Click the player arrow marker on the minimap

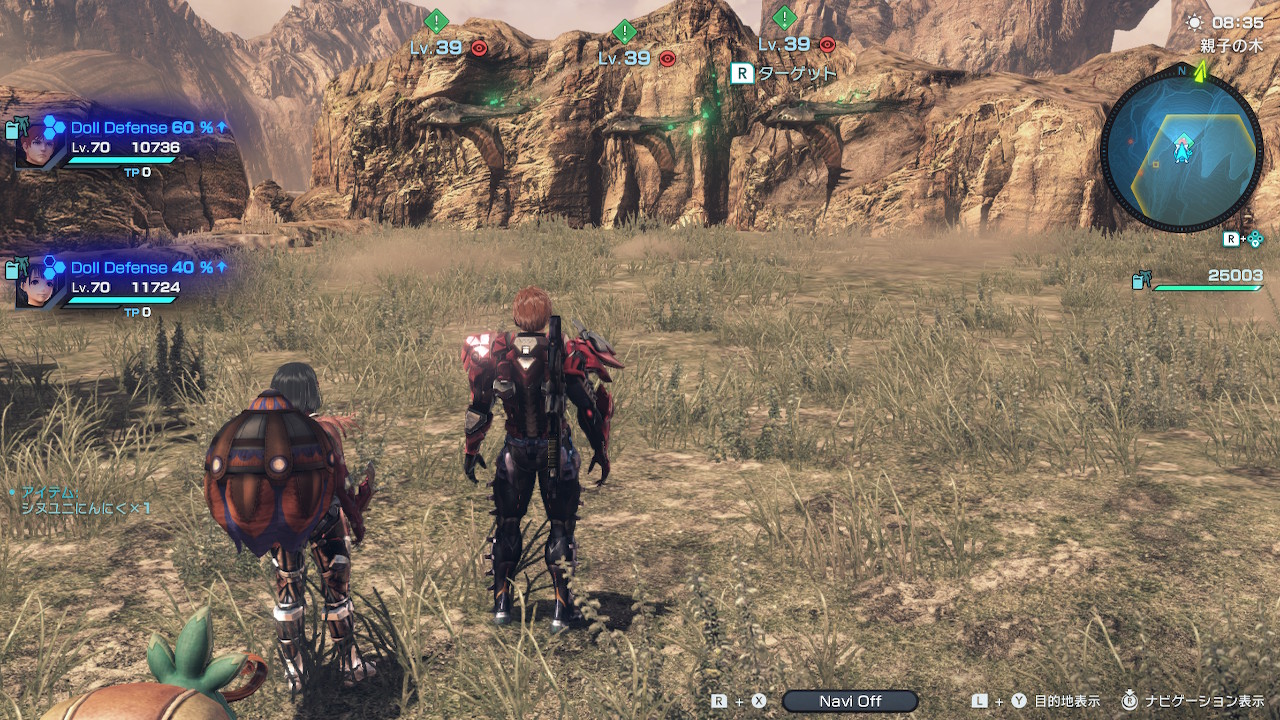coord(1182,150)
